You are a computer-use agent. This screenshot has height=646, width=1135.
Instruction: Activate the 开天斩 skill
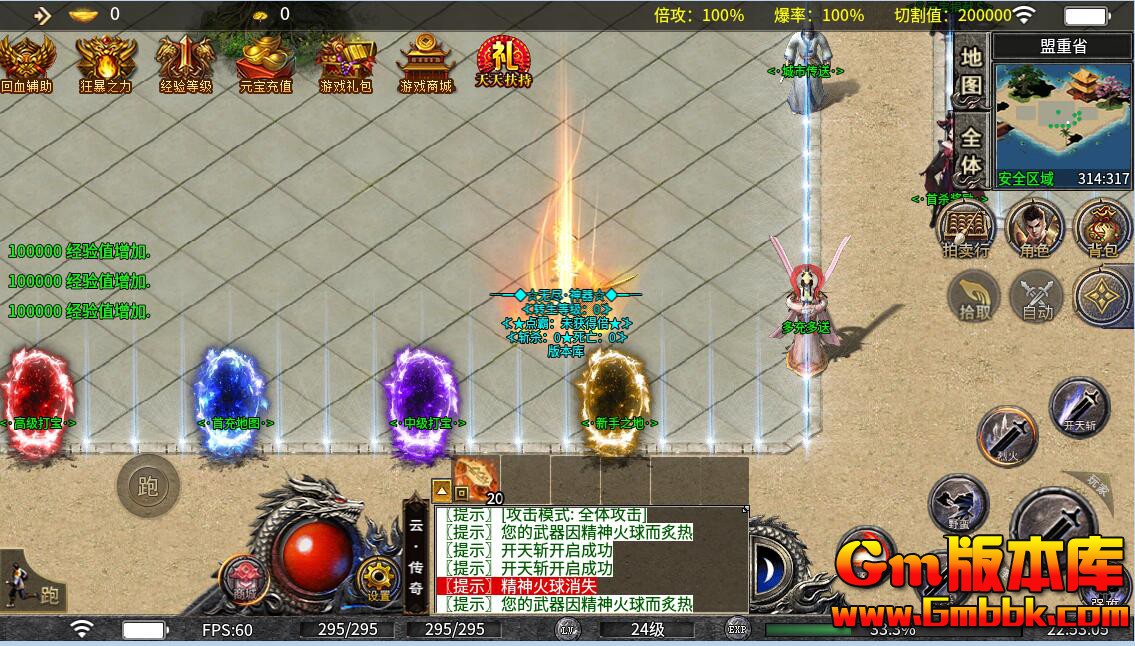(x=1079, y=408)
